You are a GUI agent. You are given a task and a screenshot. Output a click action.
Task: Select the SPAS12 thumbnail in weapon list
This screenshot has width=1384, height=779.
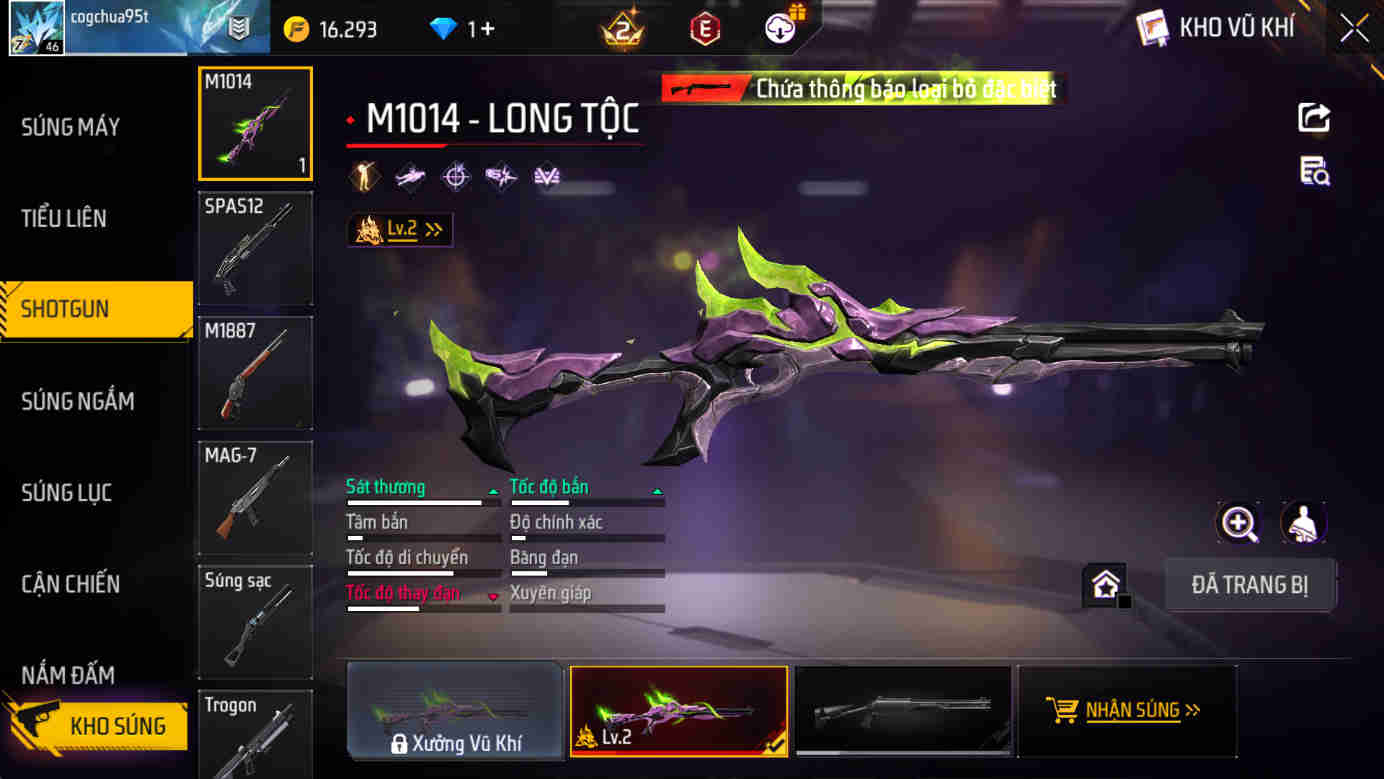coord(255,248)
